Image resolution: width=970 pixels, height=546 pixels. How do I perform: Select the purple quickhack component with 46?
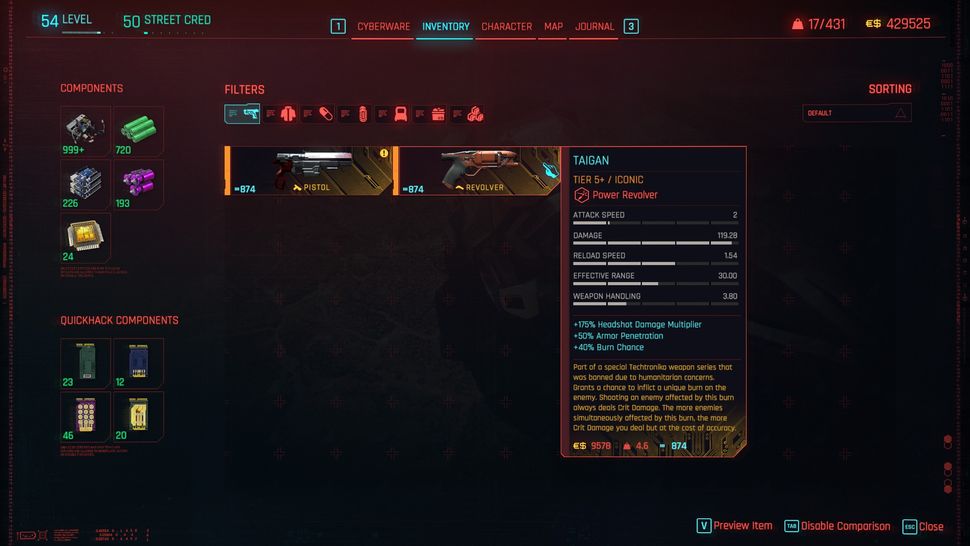pos(85,415)
